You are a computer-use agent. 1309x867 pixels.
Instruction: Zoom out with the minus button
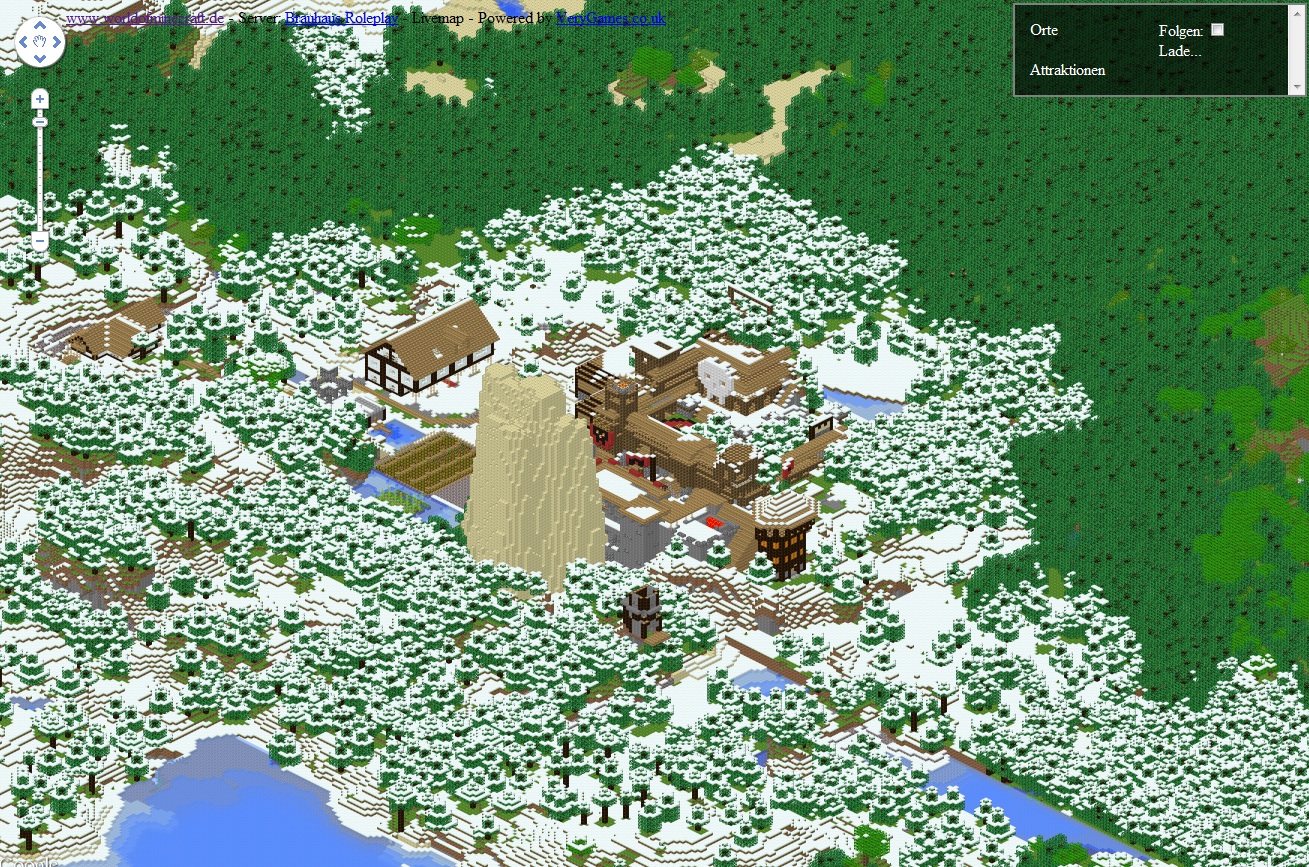coord(40,241)
